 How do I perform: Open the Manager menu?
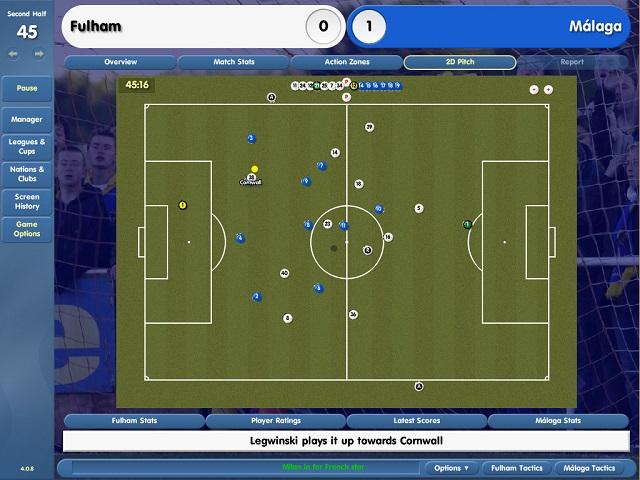coord(27,120)
